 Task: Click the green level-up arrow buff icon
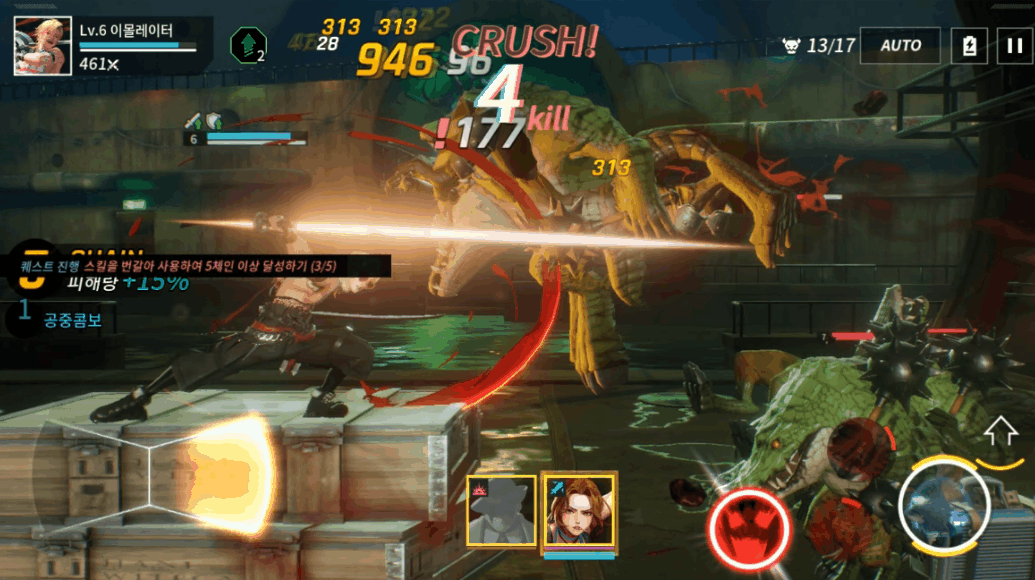click(x=247, y=46)
